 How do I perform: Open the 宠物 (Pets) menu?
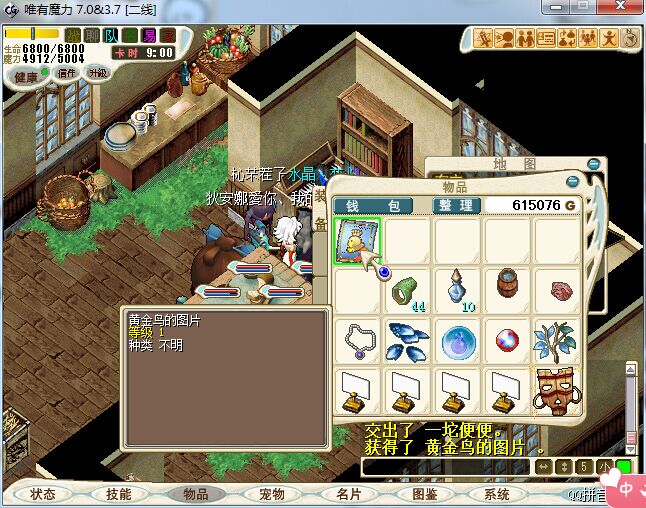(x=271, y=494)
